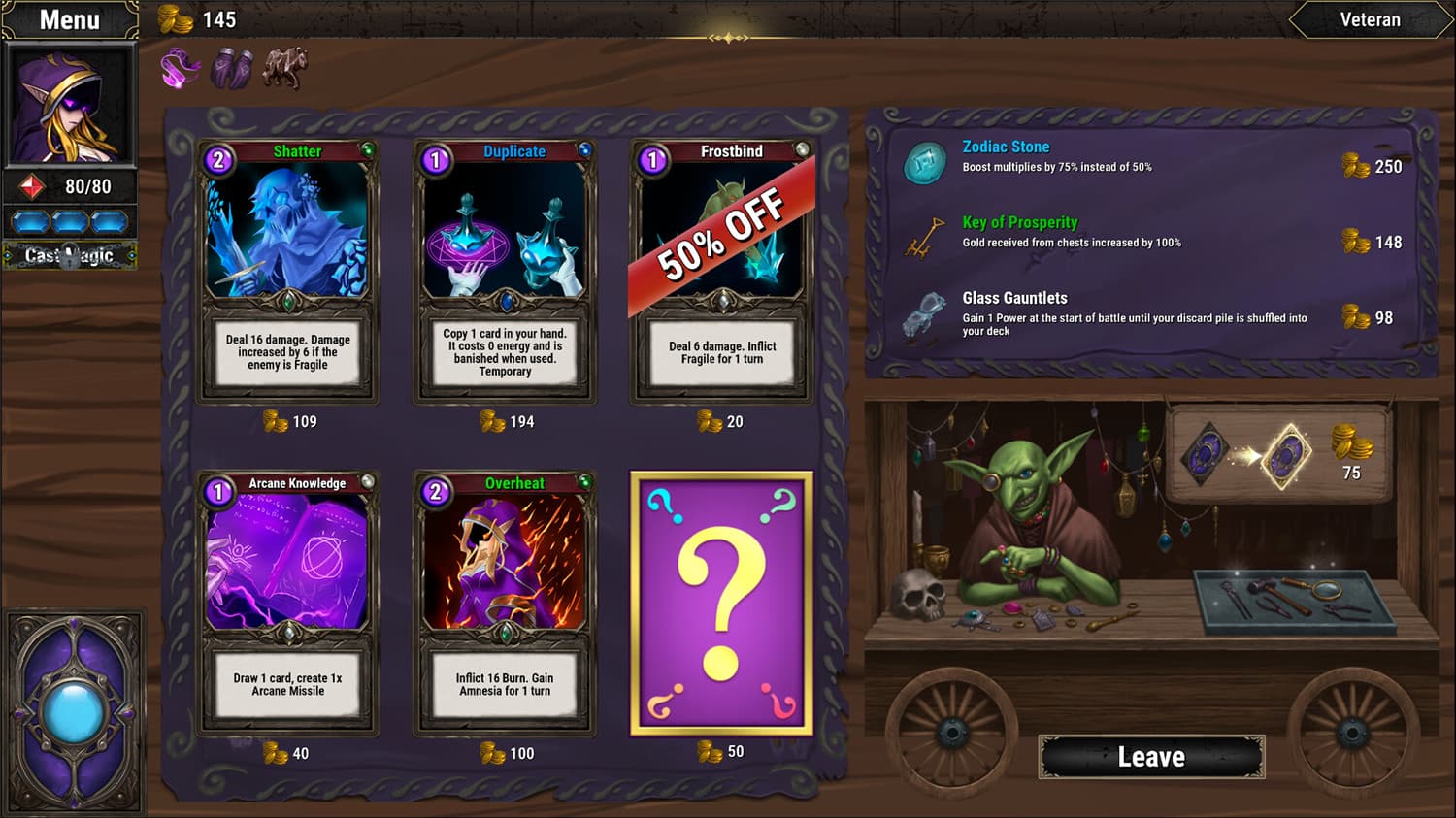Purchase the Overheat card
1456x818 pixels.
pos(505,604)
